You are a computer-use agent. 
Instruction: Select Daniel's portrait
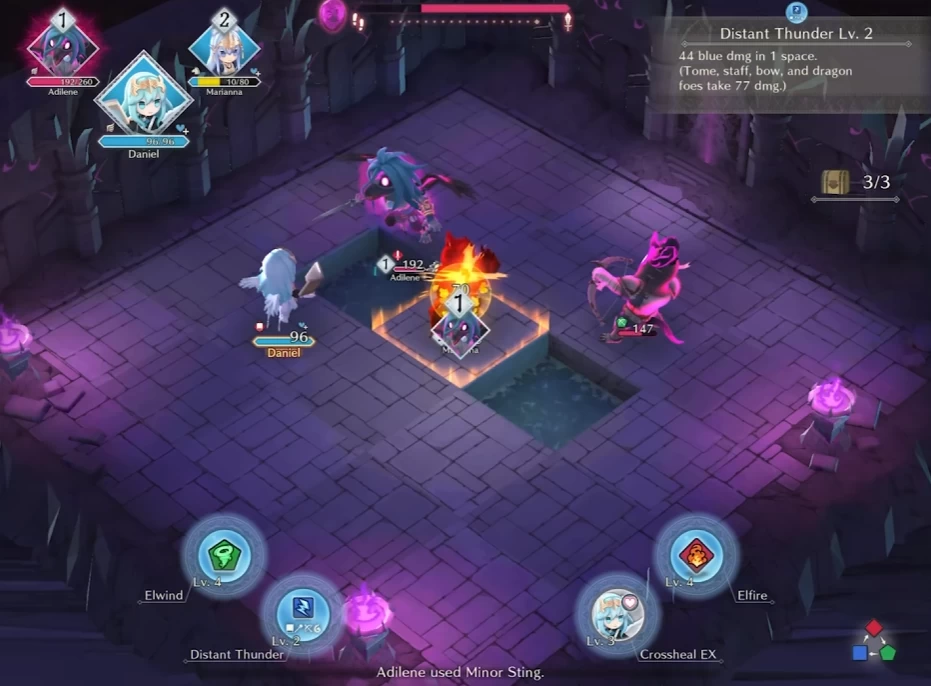pyautogui.click(x=144, y=97)
